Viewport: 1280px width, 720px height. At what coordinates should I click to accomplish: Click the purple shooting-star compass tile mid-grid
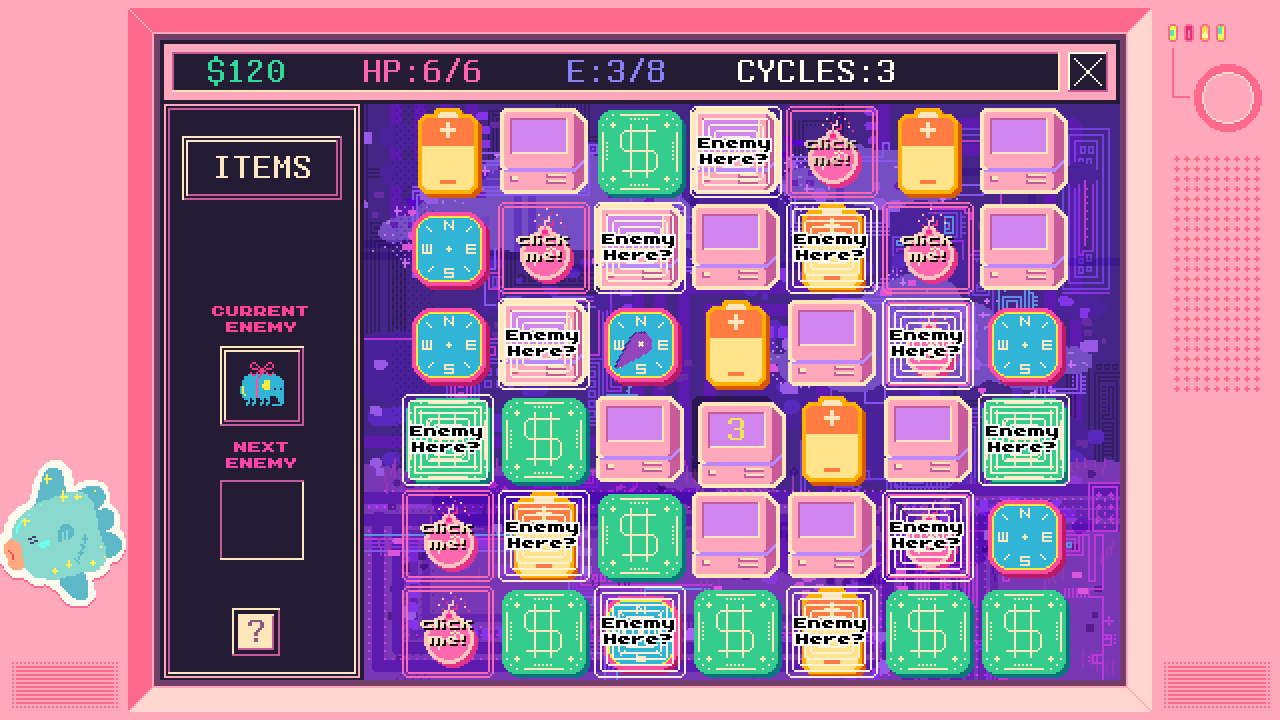click(639, 345)
